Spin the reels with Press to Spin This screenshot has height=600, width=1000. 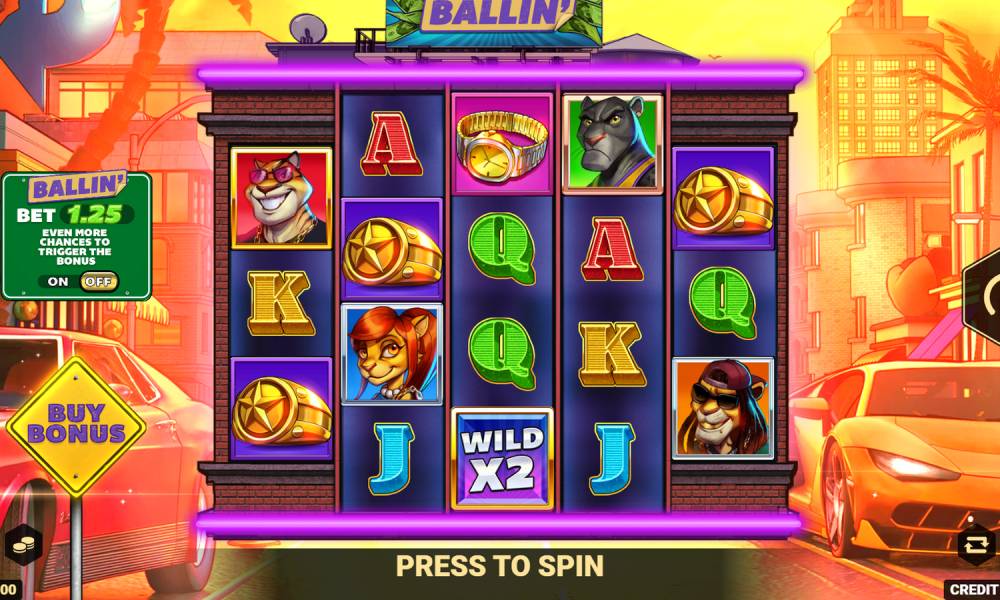(499, 566)
